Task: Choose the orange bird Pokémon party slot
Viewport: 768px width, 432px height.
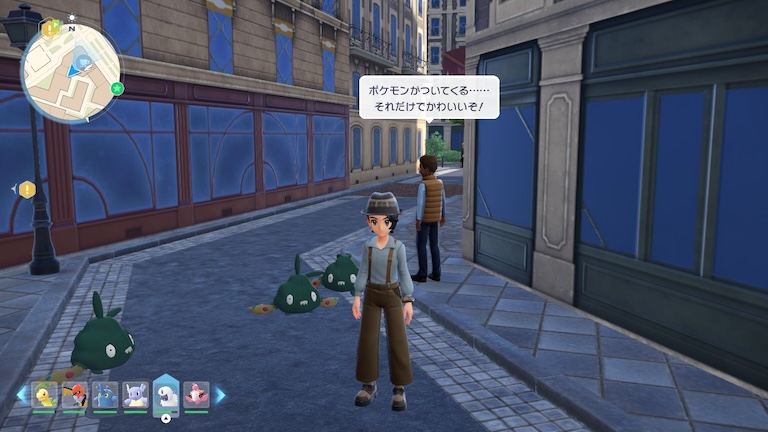Action: coord(75,395)
